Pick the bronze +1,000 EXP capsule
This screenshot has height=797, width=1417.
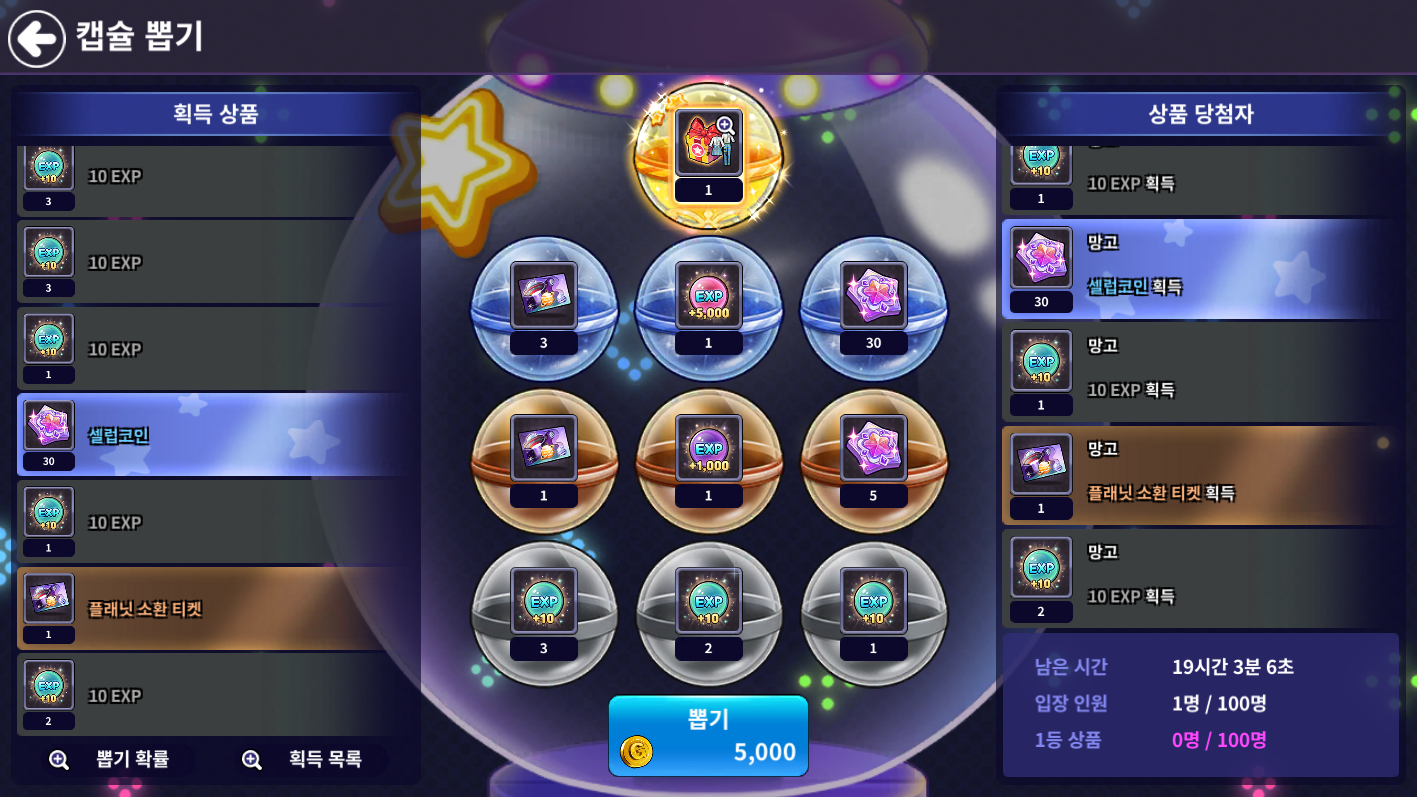pyautogui.click(x=709, y=459)
